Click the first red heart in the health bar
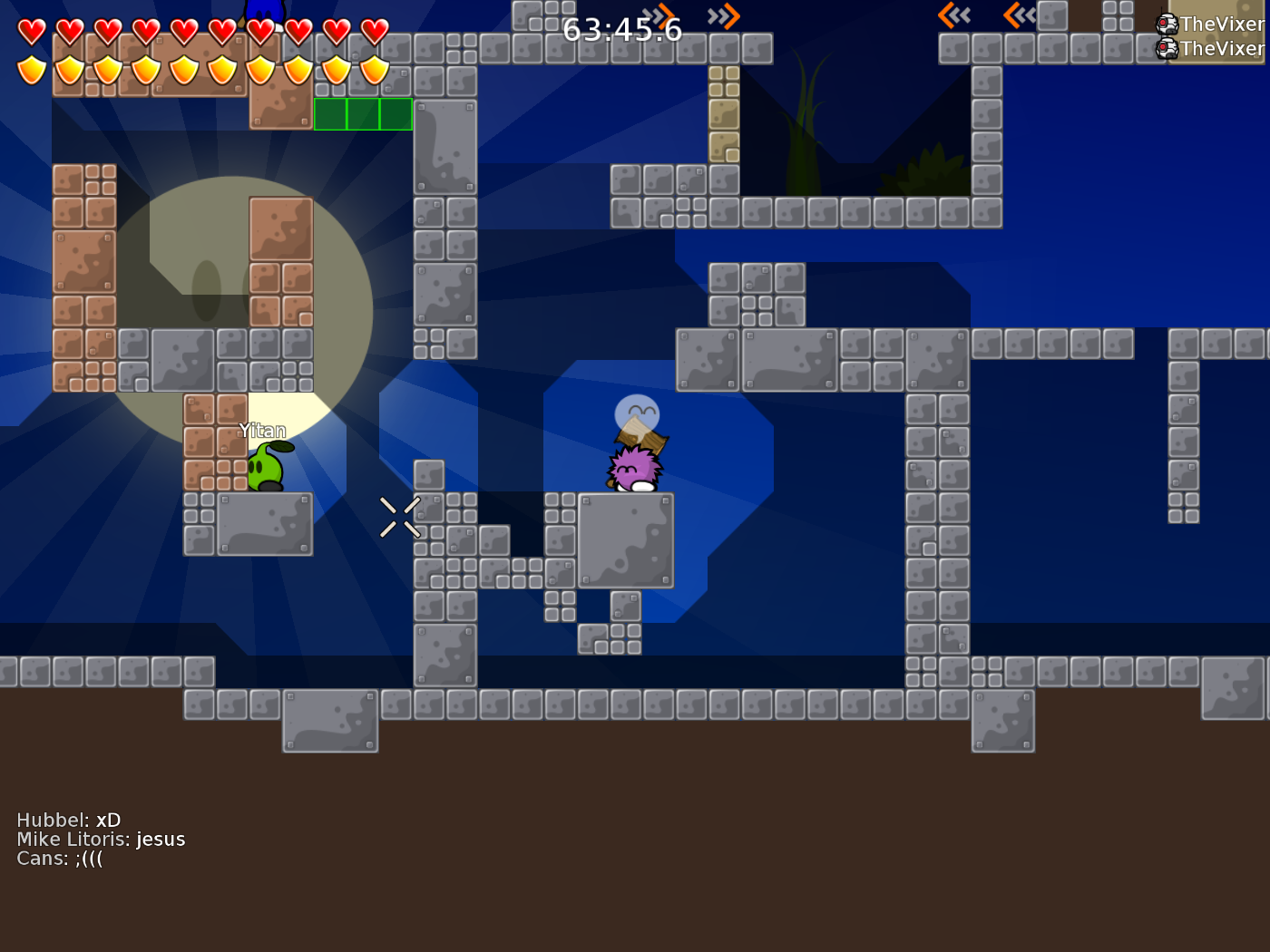Viewport: 1270px width, 952px height. tap(30, 30)
